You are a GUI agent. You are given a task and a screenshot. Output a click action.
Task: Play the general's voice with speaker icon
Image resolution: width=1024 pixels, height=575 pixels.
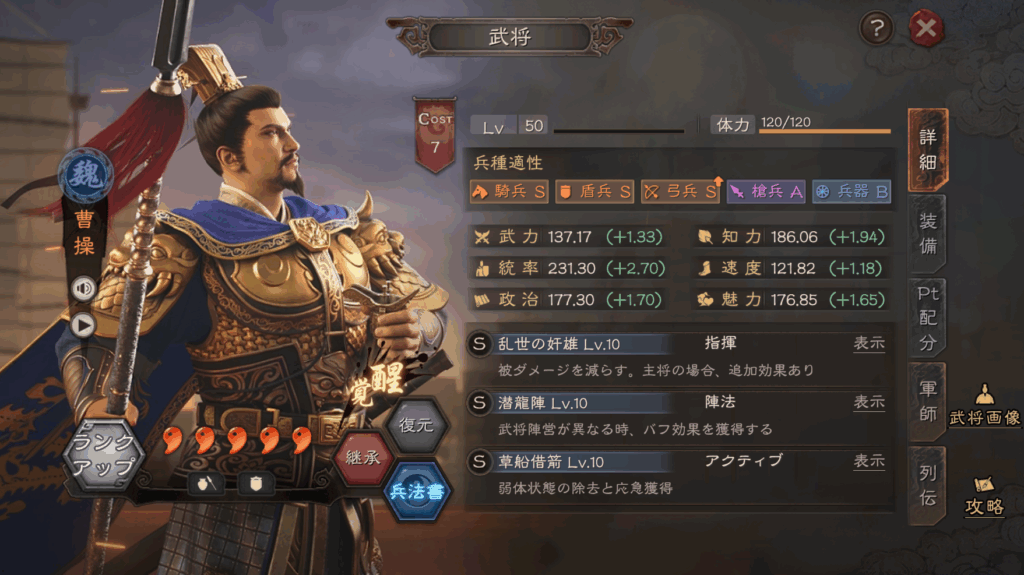pyautogui.click(x=82, y=288)
